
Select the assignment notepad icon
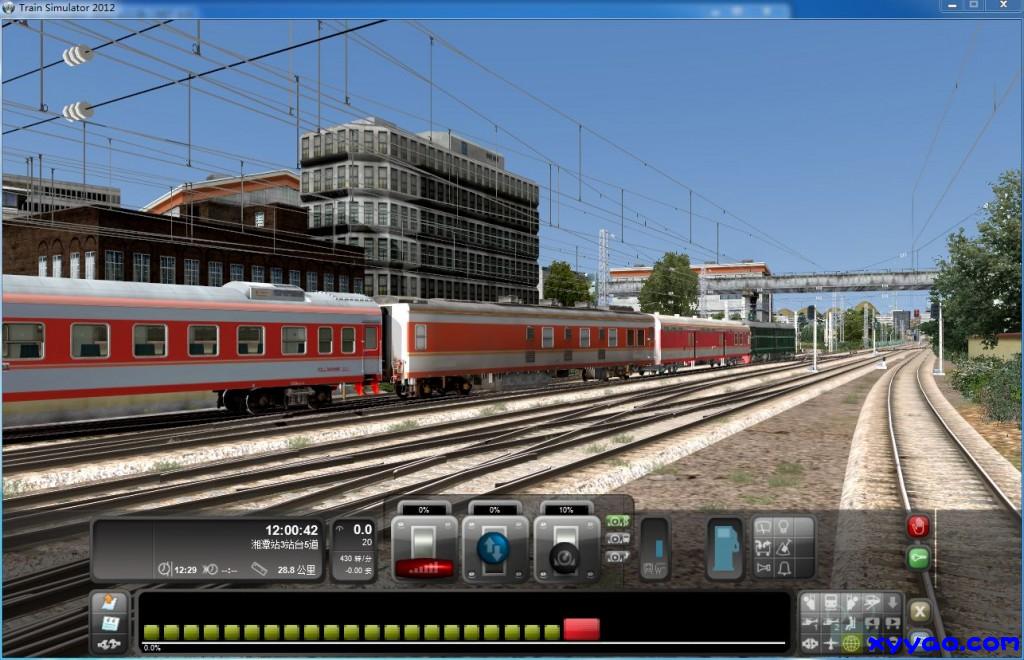[109, 603]
